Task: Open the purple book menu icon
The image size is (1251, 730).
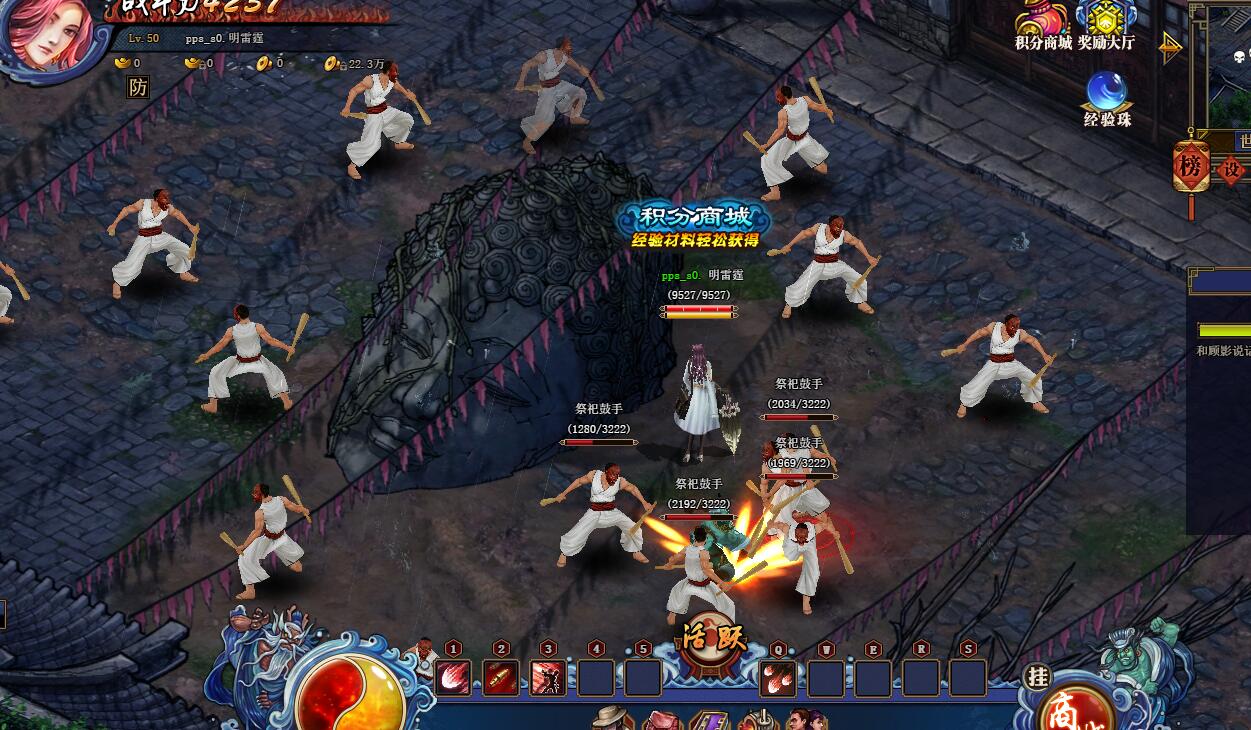Action: [x=708, y=720]
